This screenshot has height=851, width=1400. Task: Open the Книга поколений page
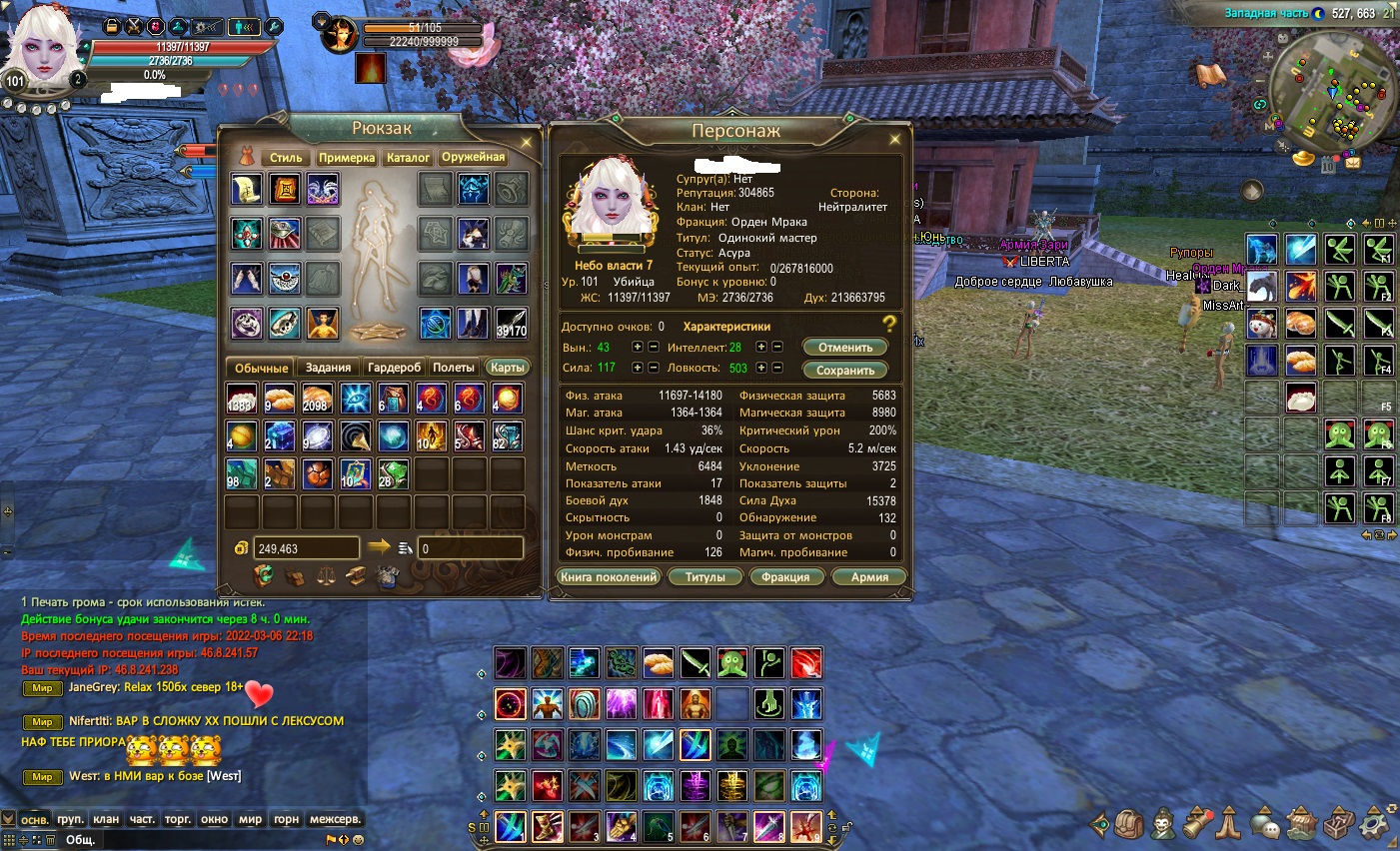pos(609,577)
